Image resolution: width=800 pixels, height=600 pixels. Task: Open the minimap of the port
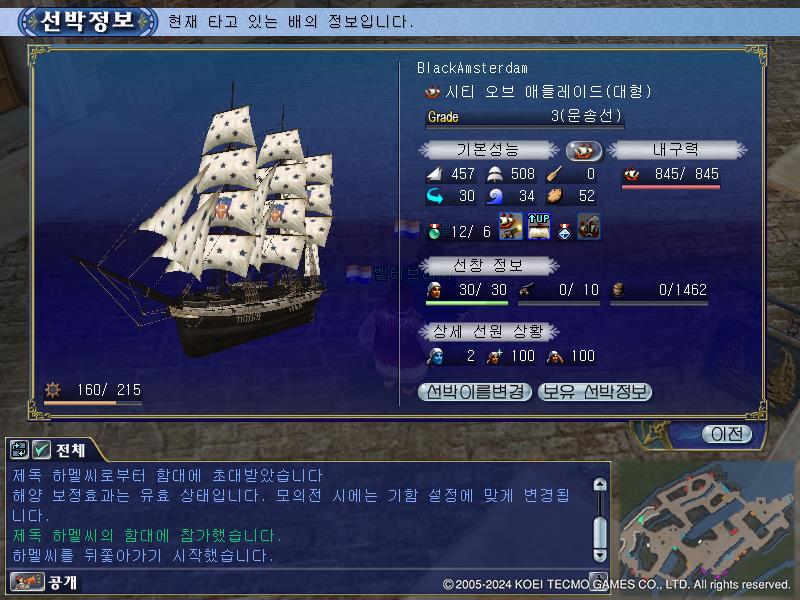click(705, 520)
